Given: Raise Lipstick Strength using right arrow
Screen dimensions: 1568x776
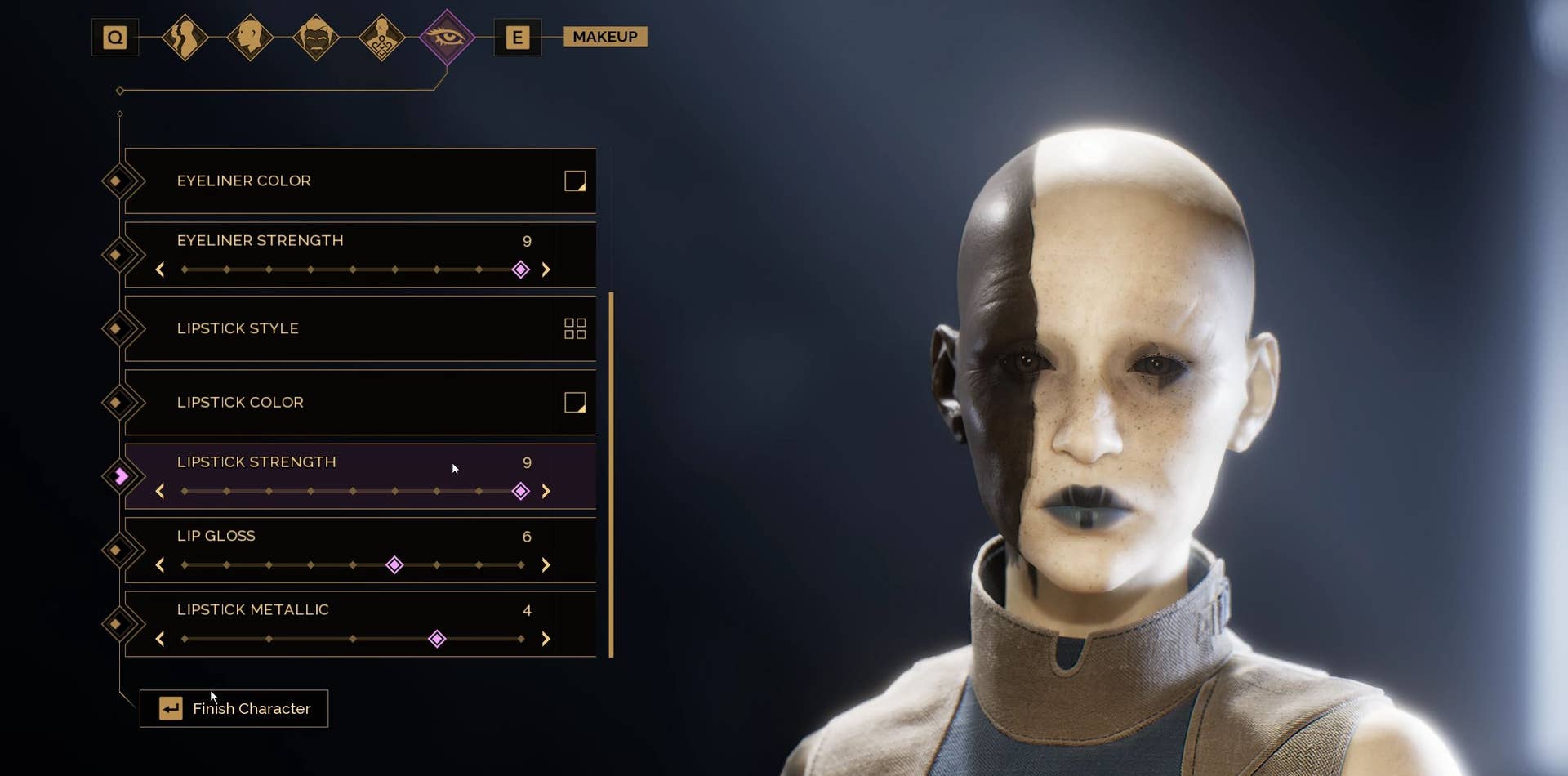Looking at the screenshot, I should (546, 491).
